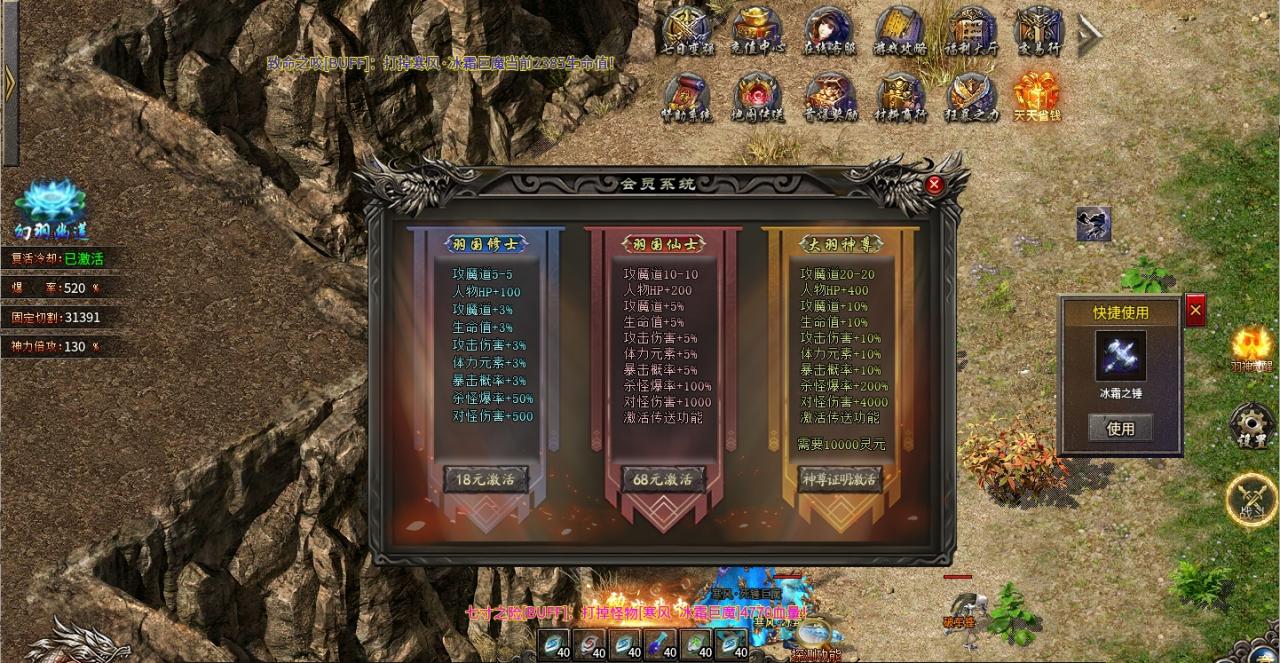The height and width of the screenshot is (663, 1280).
Task: Open 在线客服 customer service
Action: [829, 31]
